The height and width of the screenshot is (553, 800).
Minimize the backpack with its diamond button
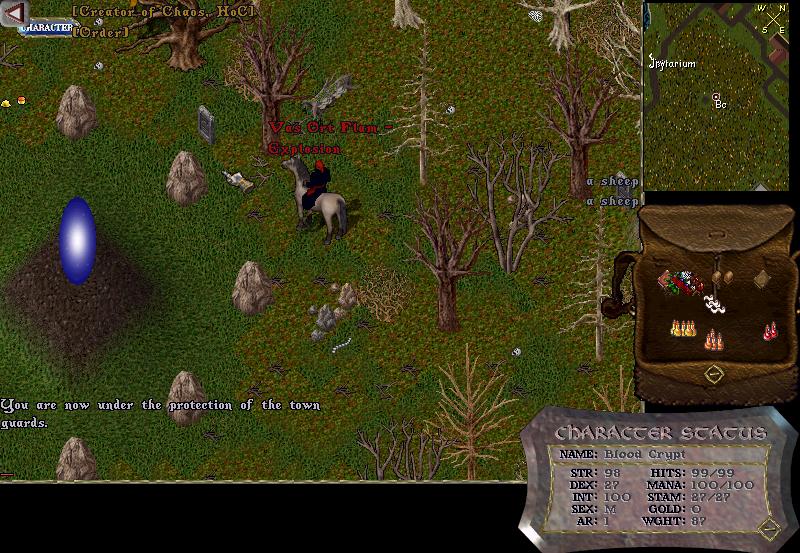[x=714, y=374]
